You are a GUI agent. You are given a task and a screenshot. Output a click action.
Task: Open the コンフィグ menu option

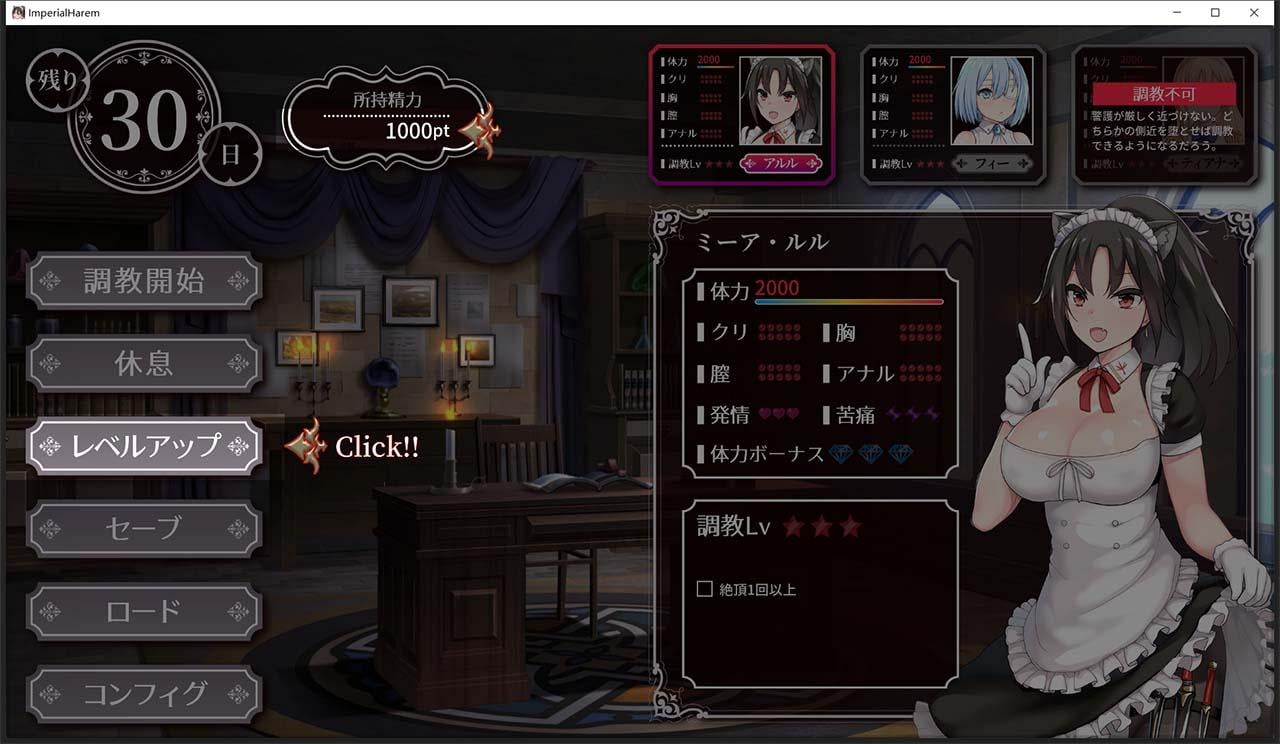145,694
